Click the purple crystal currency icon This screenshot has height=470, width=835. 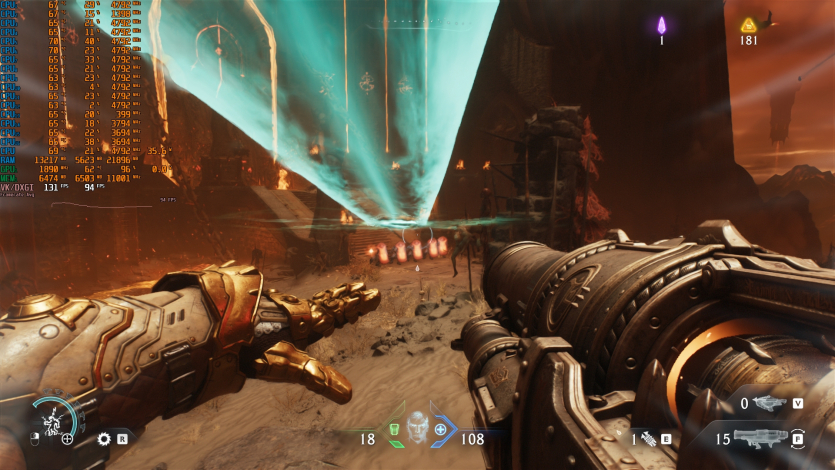(661, 25)
